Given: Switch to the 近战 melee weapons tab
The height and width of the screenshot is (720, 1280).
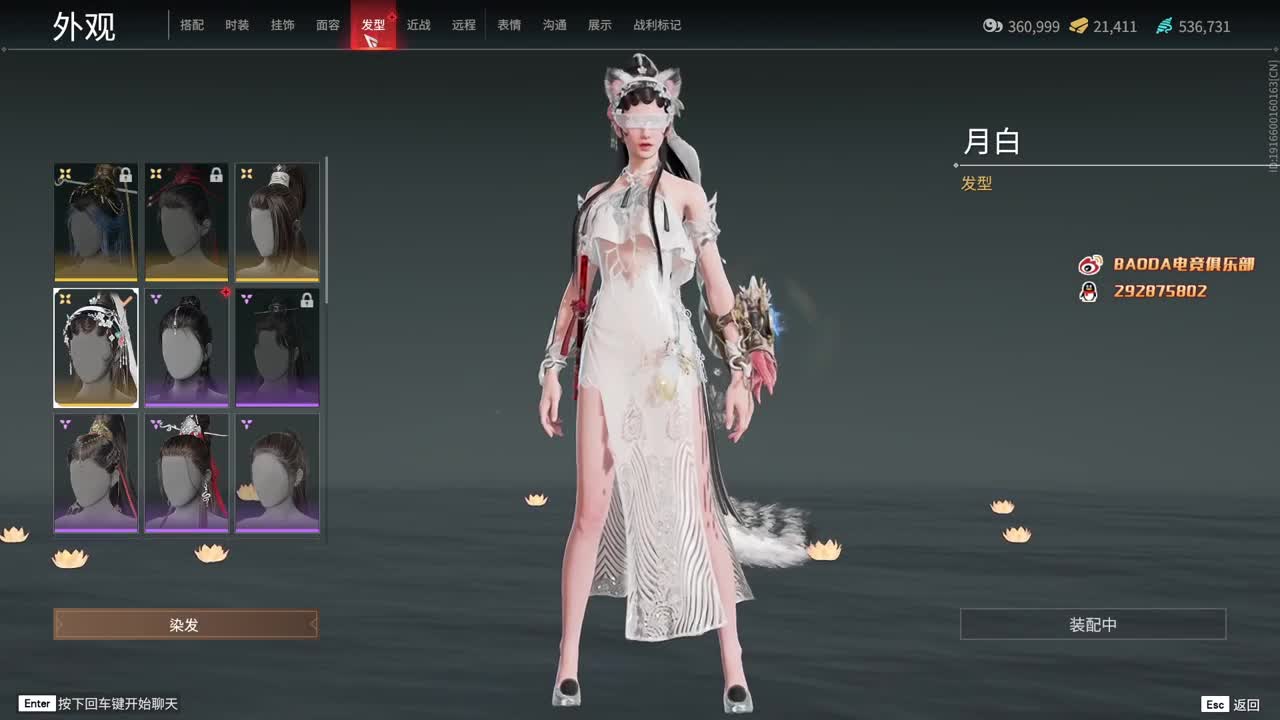Looking at the screenshot, I should (x=419, y=25).
